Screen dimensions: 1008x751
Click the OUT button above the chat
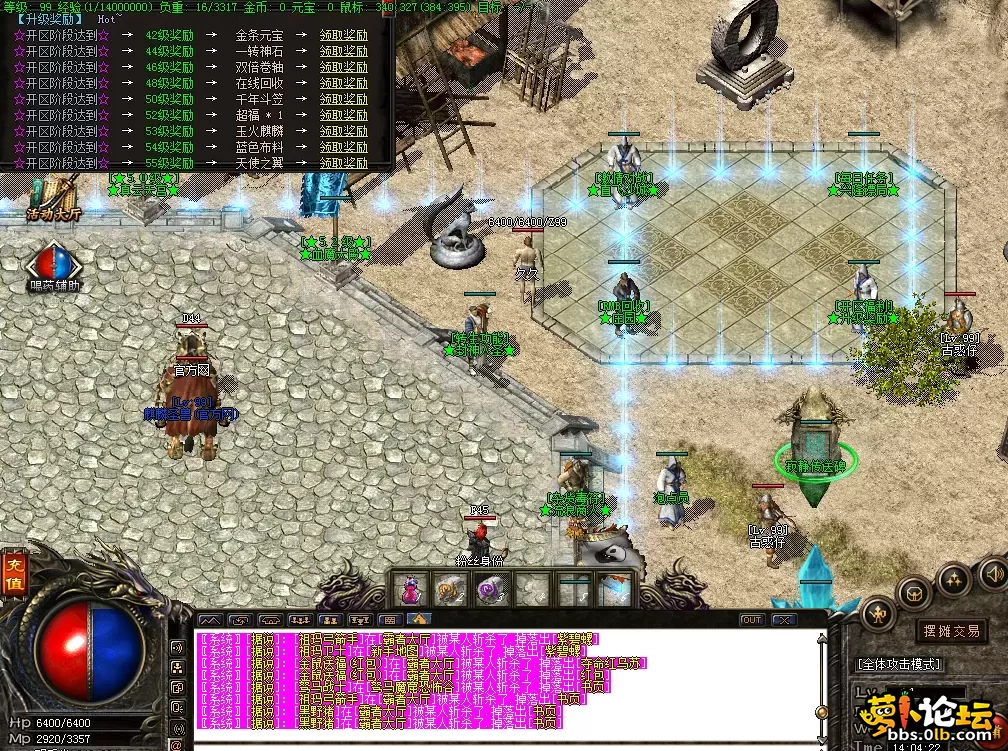coord(752,620)
